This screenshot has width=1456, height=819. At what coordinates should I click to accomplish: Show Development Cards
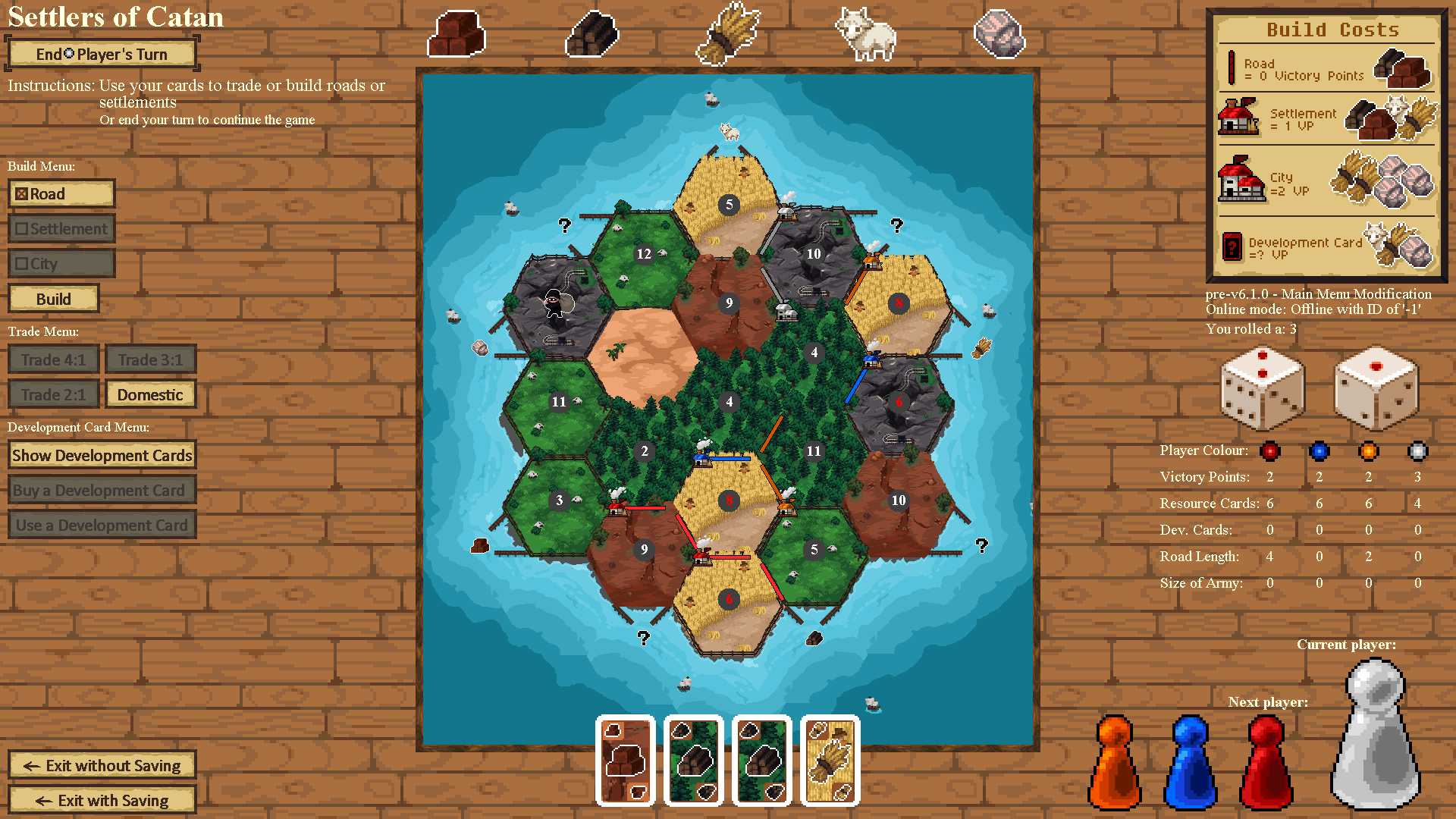(102, 456)
